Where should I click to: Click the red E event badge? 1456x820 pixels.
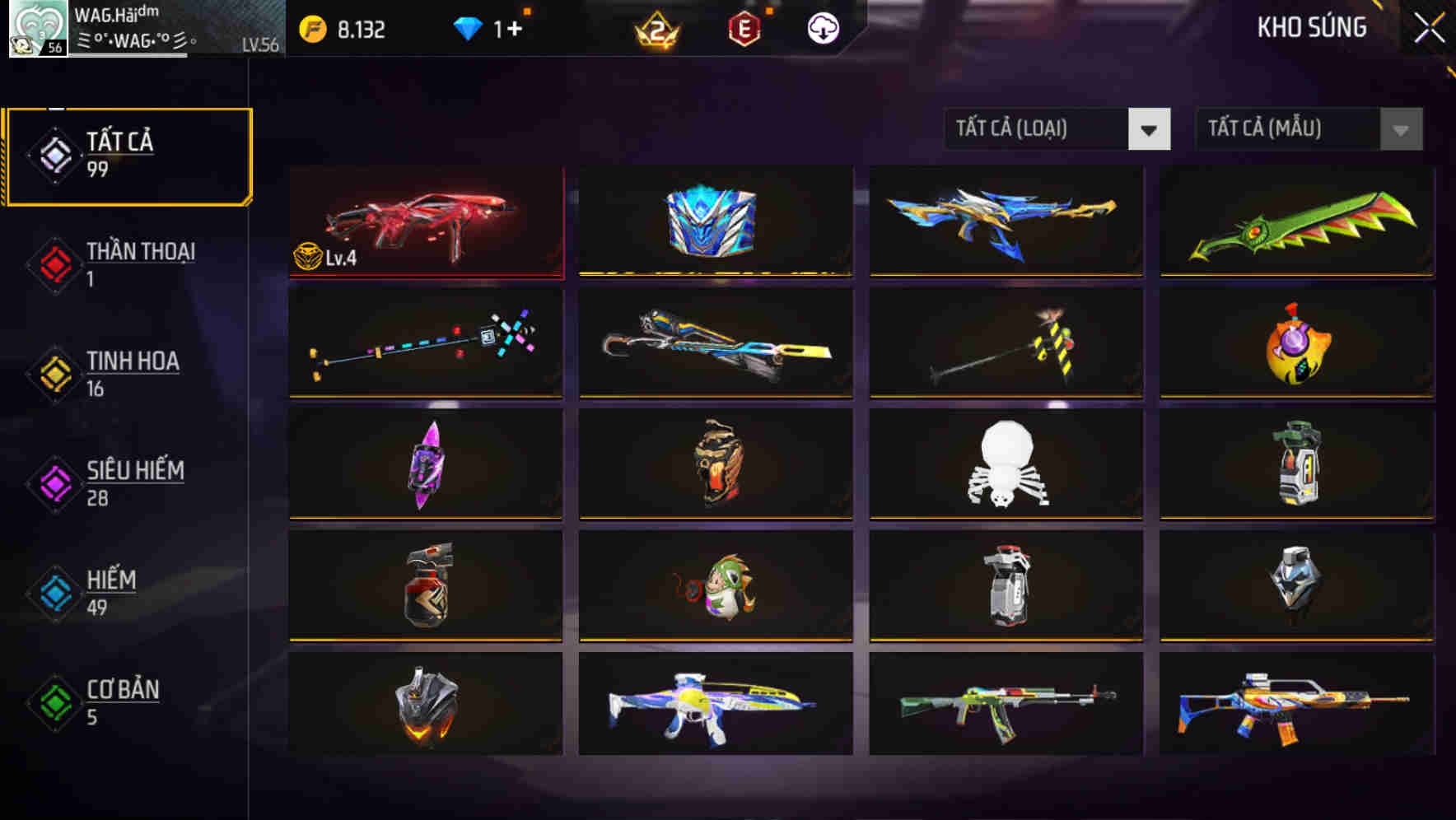(x=742, y=26)
